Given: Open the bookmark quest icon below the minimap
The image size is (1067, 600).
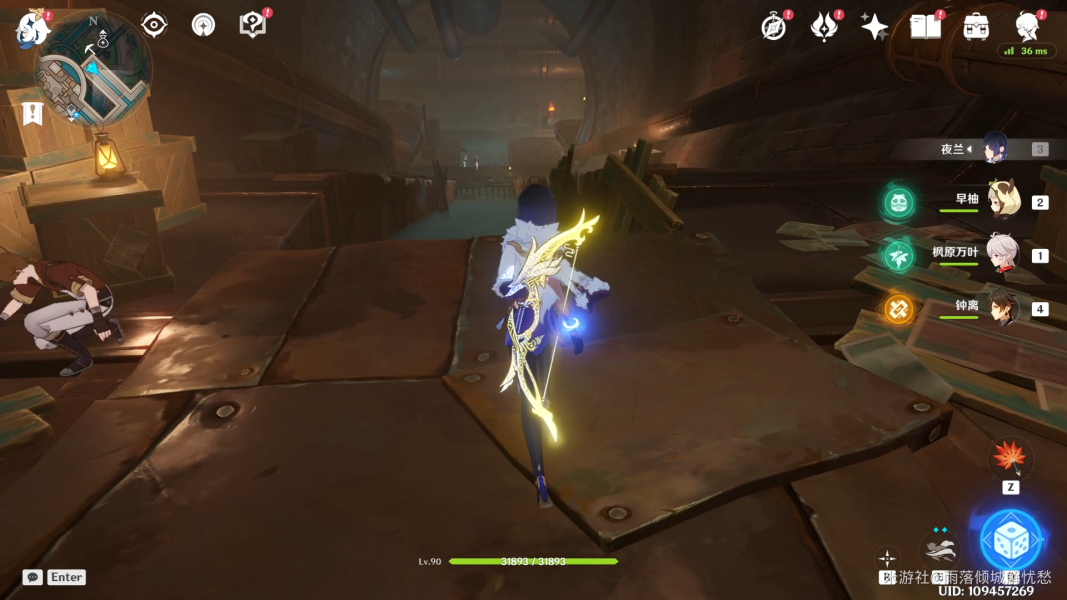Looking at the screenshot, I should 32,113.
